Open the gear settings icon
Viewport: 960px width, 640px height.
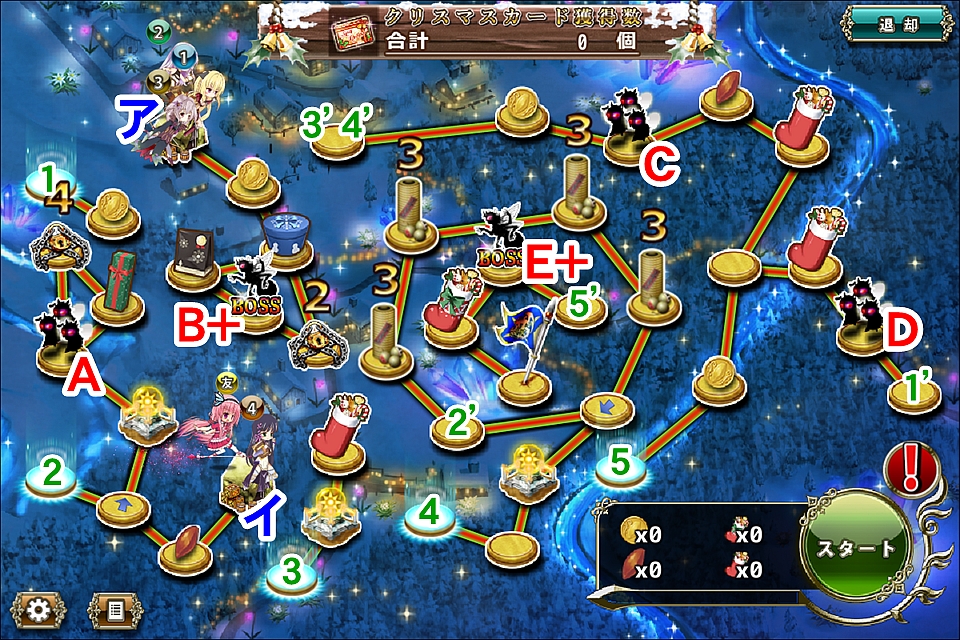coord(38,607)
